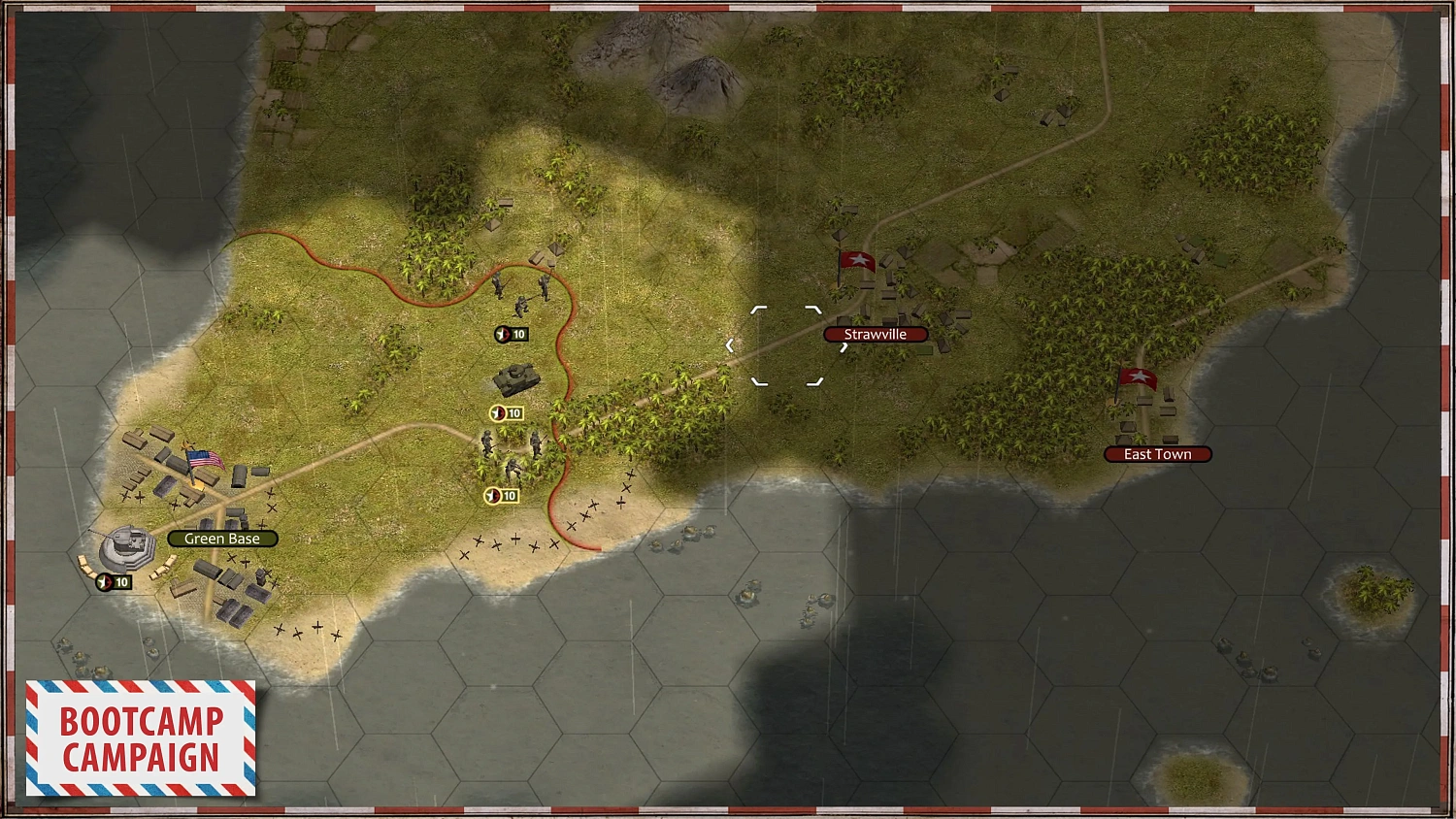Click the highlighted hex cursor west of Strawville
Screen dimensions: 1456x819
(786, 343)
